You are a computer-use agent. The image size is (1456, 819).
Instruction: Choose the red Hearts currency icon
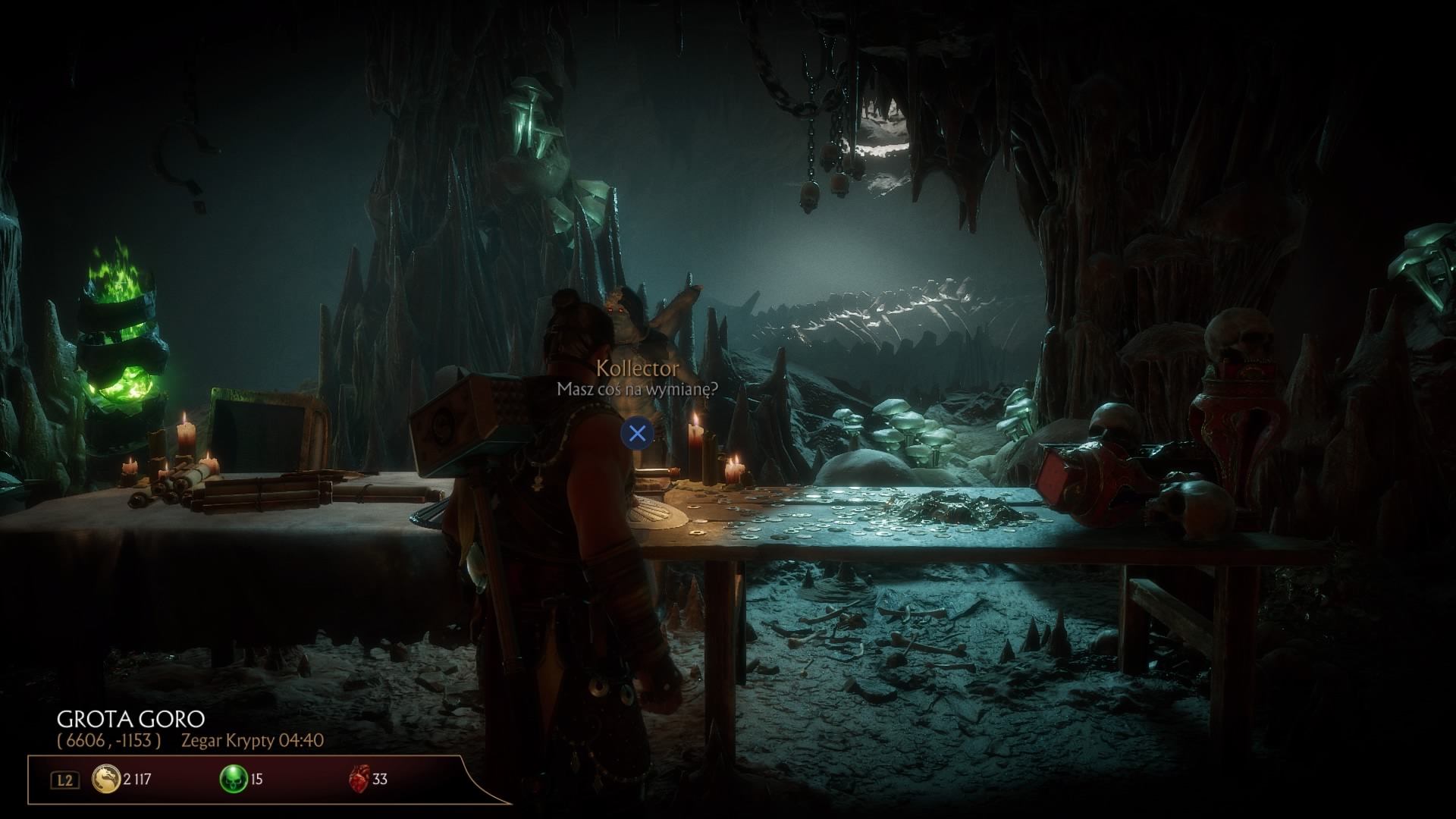point(359,779)
